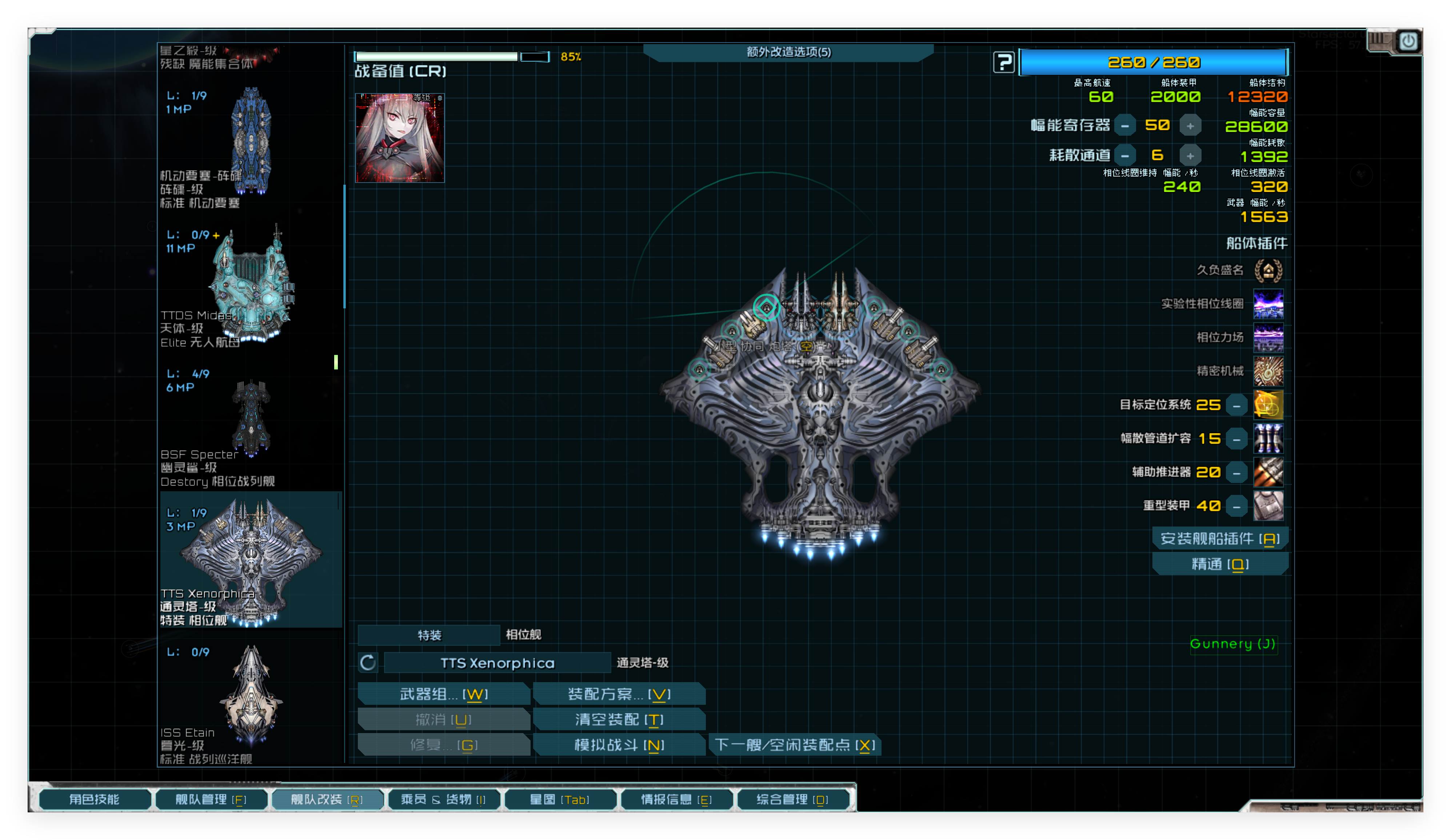Select the 重型装甲 hullmod icon
Viewport: 1451px width, 840px height.
point(1269,505)
